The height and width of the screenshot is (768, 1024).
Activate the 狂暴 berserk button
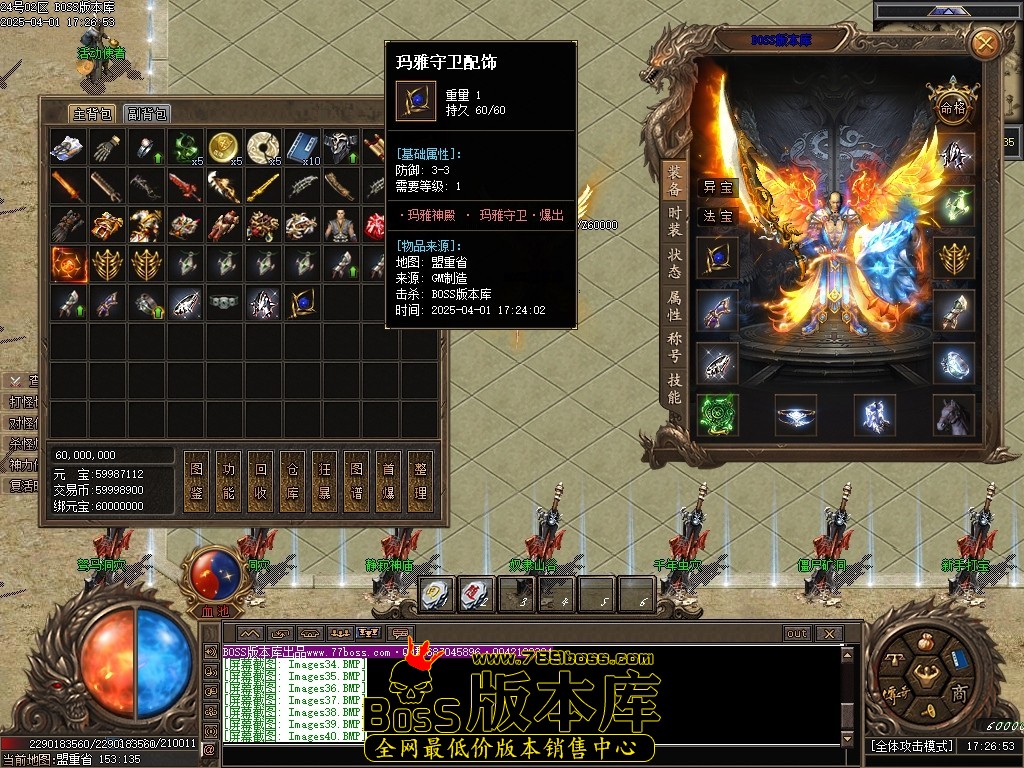(x=325, y=481)
